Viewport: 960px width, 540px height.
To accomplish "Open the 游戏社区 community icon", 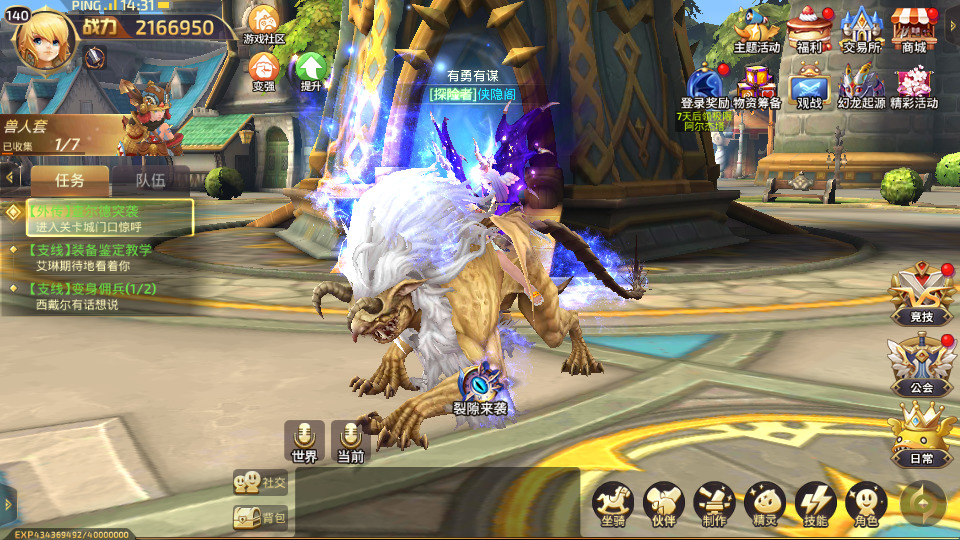I will [264, 22].
